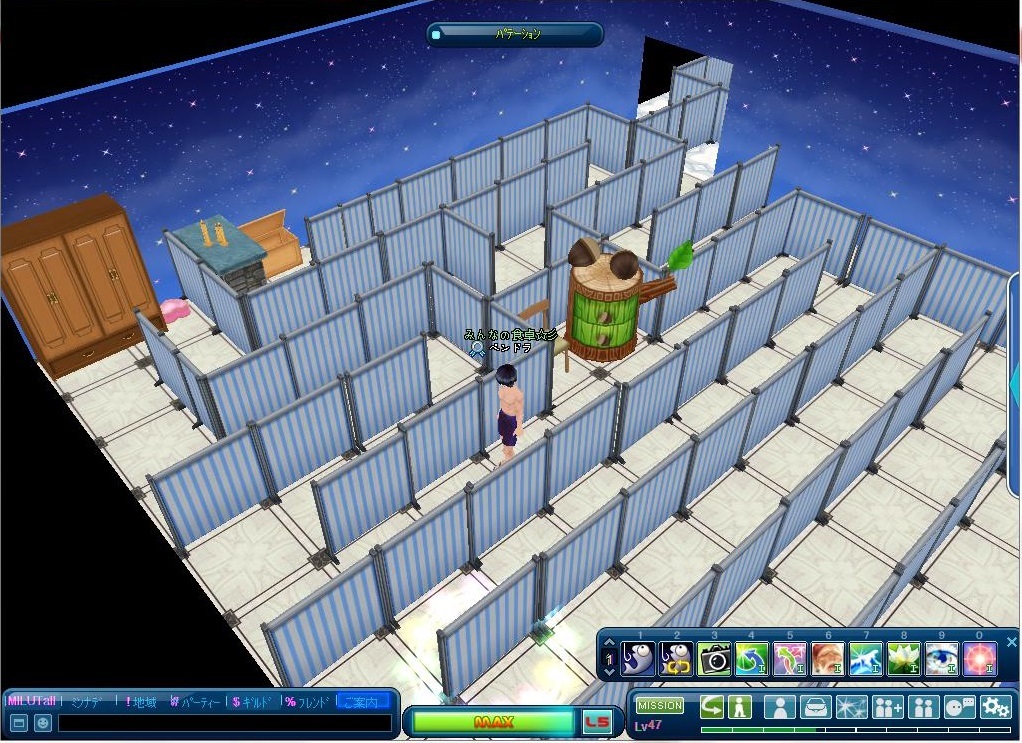Screen dimensions: 1022x743
Task: Expand the side panel arrow tab
Action: point(1015,380)
